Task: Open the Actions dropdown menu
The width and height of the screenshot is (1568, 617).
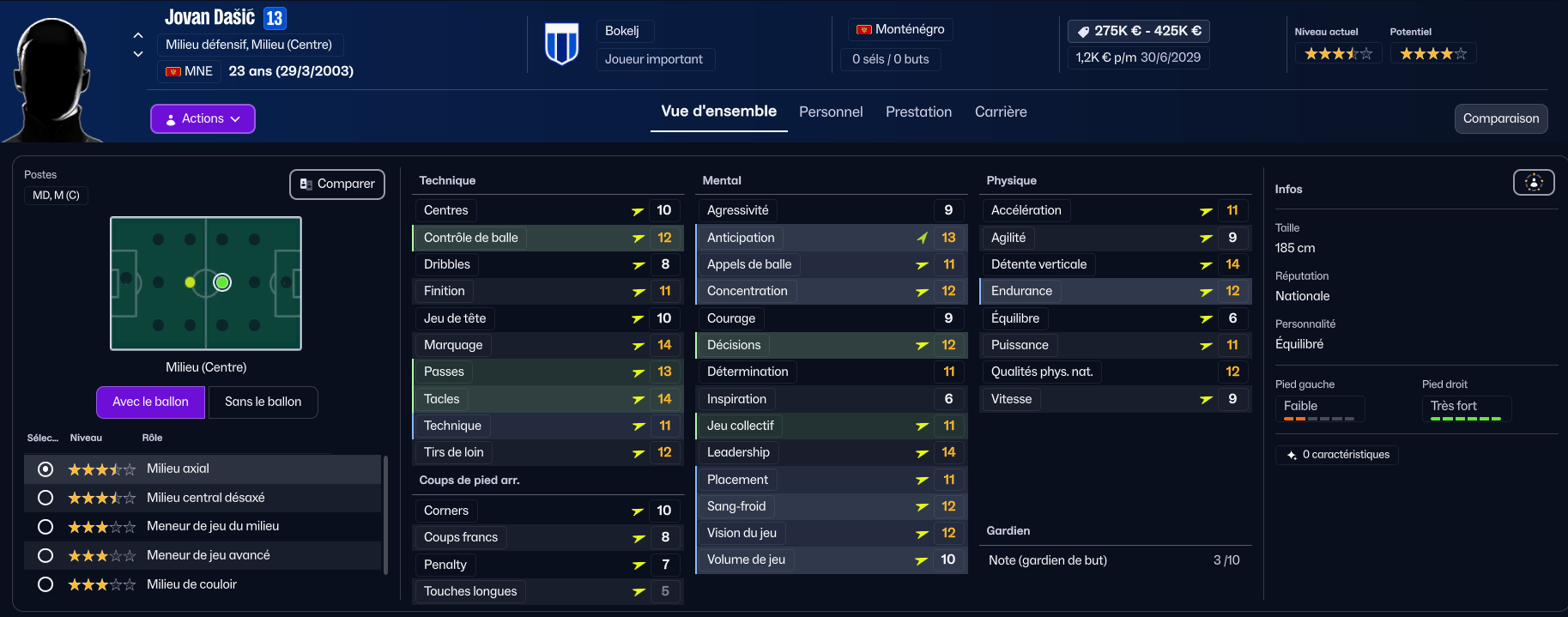Action: click(203, 118)
